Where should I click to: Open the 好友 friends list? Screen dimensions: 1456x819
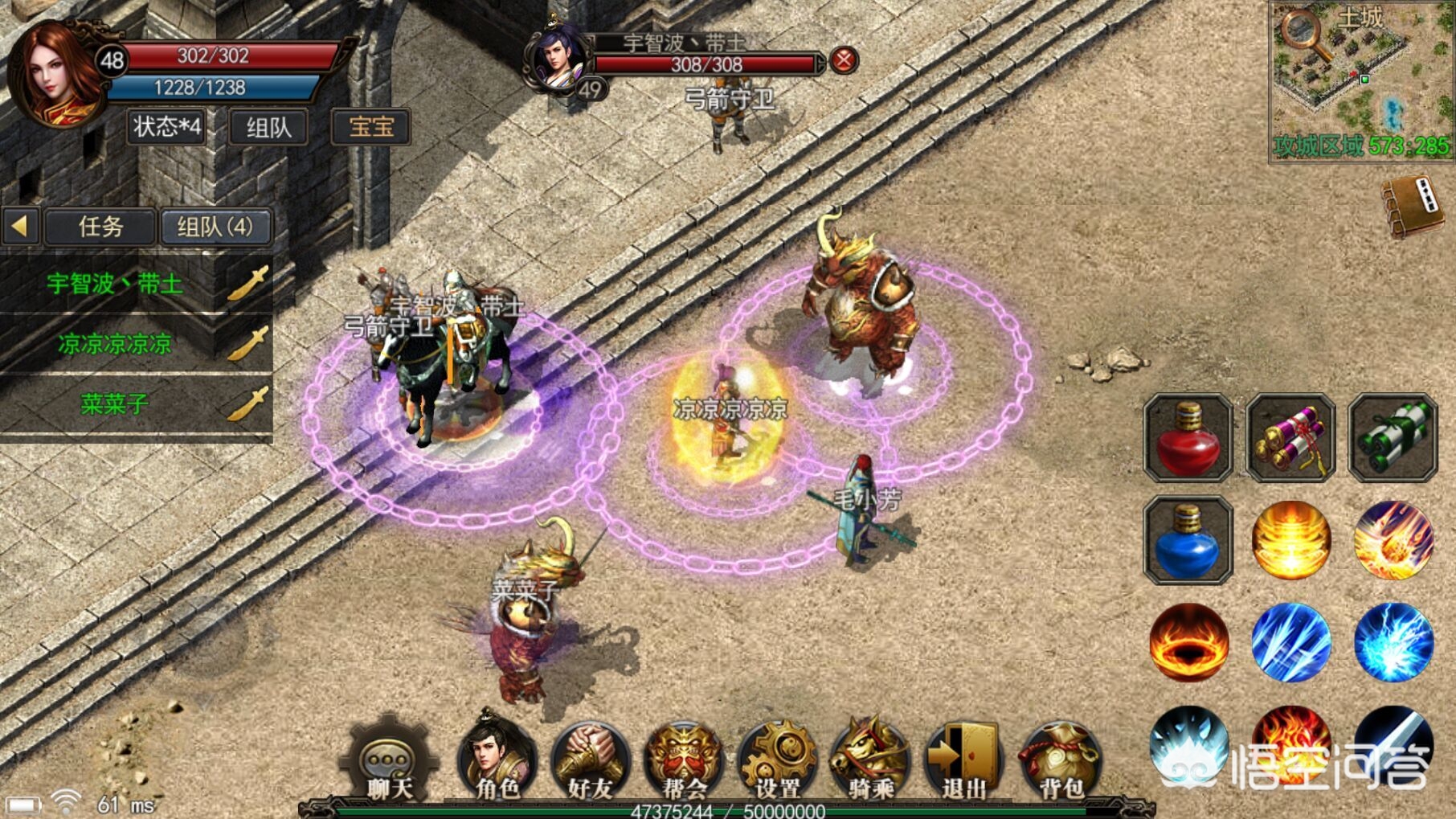pyautogui.click(x=590, y=761)
